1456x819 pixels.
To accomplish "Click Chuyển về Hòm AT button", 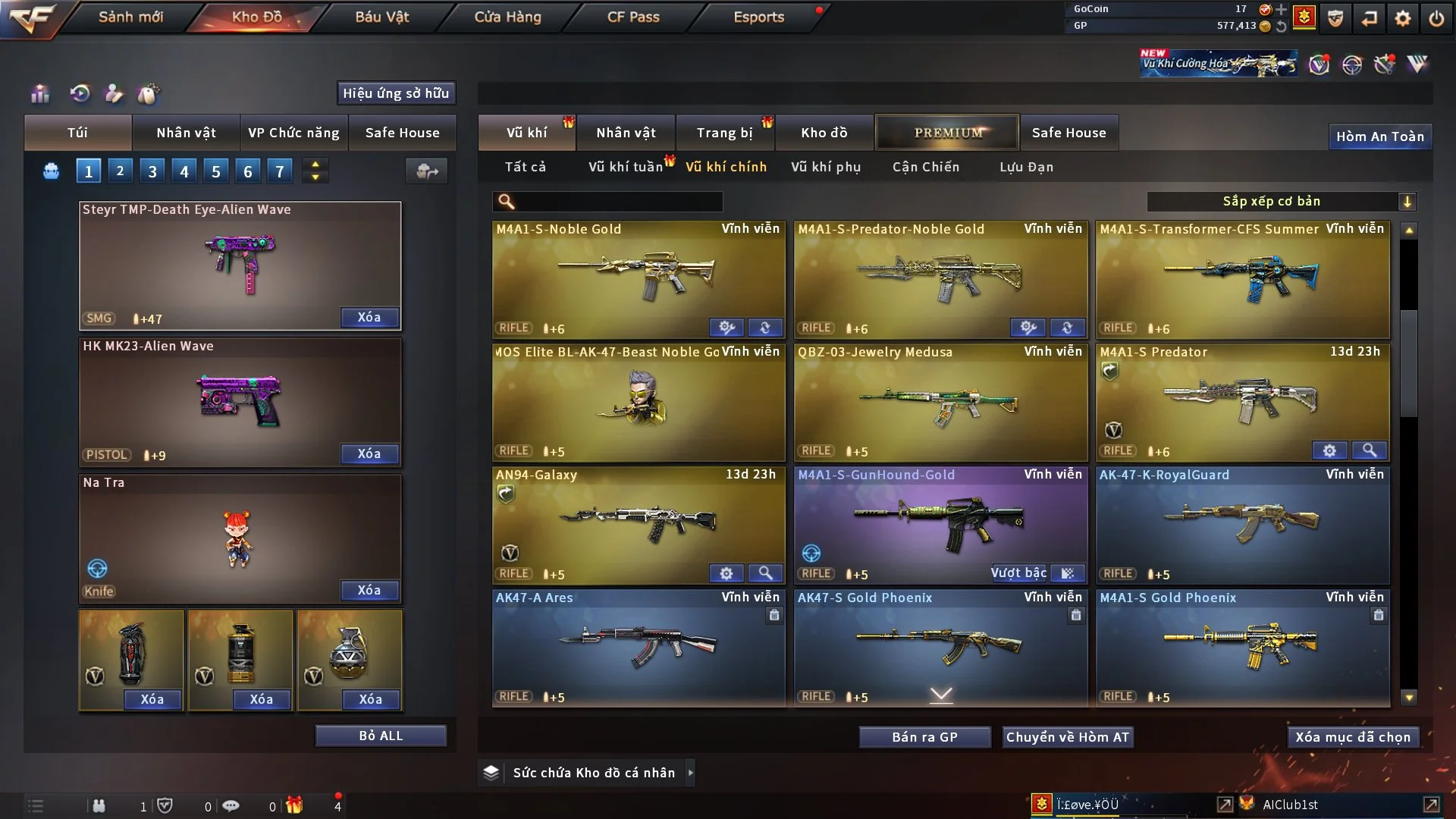I will pos(1068,737).
